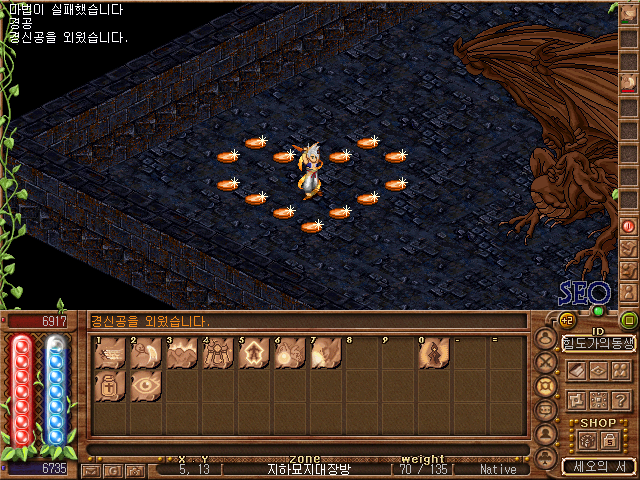The image size is (640, 480).
Task: Click the camera screenshot button
Action: click(134, 469)
